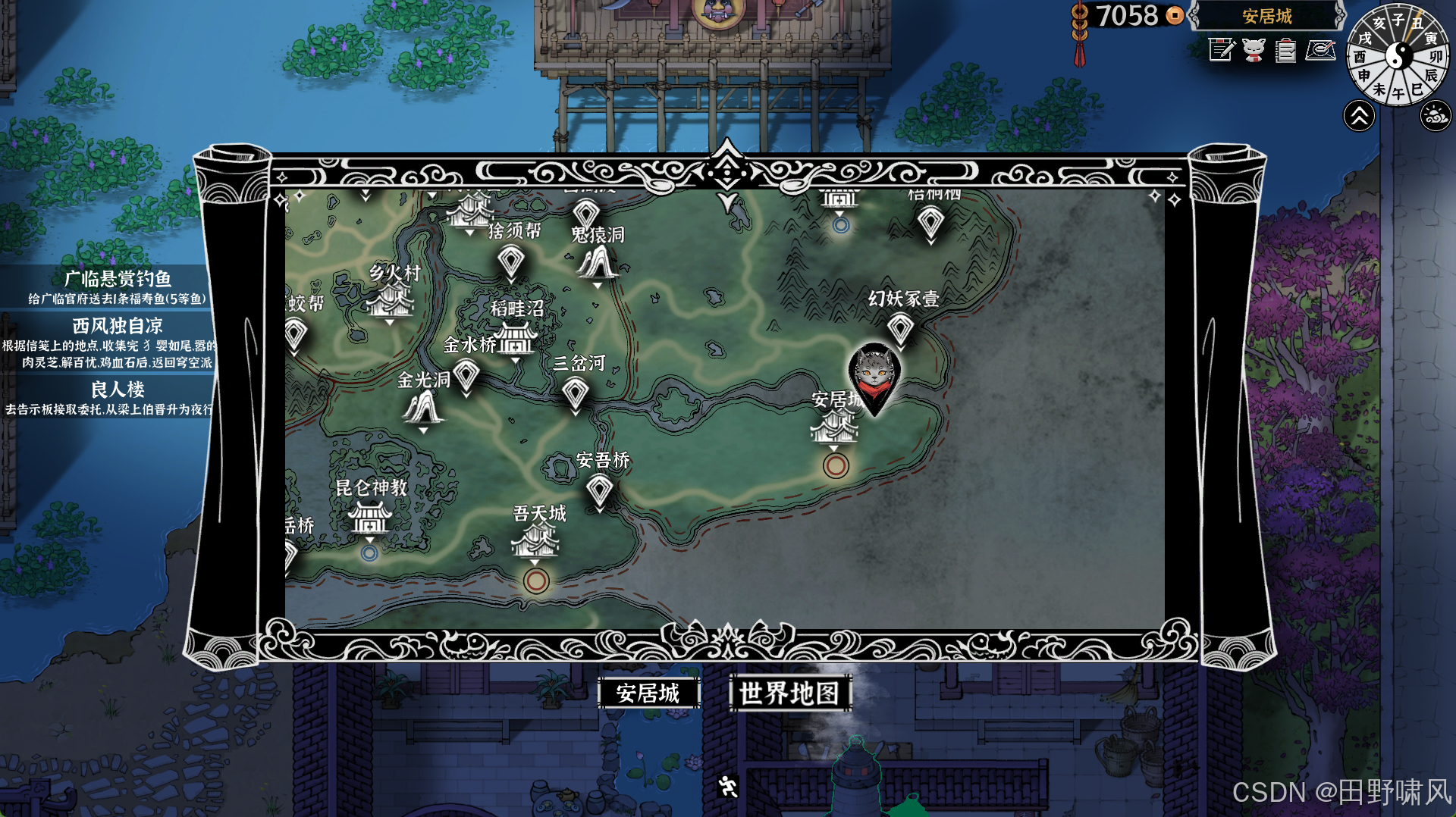This screenshot has height=817, width=1456.
Task: Select the 鬼猿洞 cave marker
Action: click(x=598, y=263)
